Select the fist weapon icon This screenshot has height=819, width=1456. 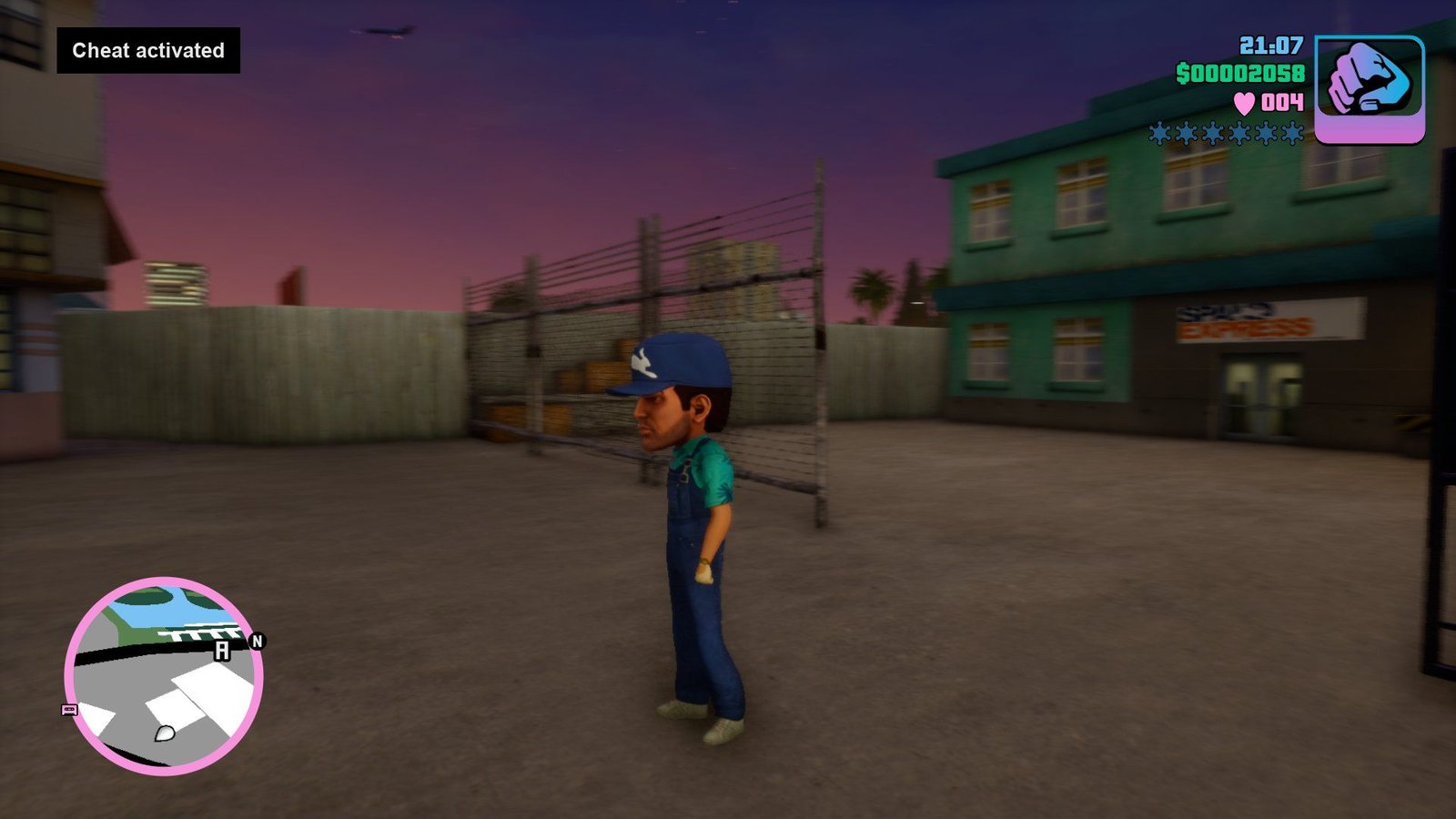click(1369, 88)
